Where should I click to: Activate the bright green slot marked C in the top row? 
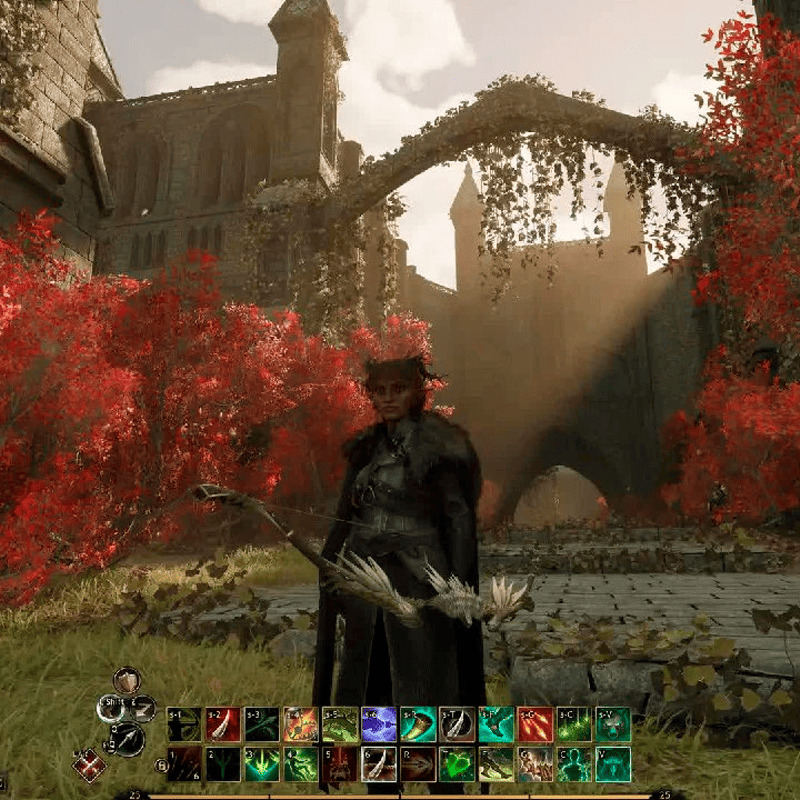(574, 724)
